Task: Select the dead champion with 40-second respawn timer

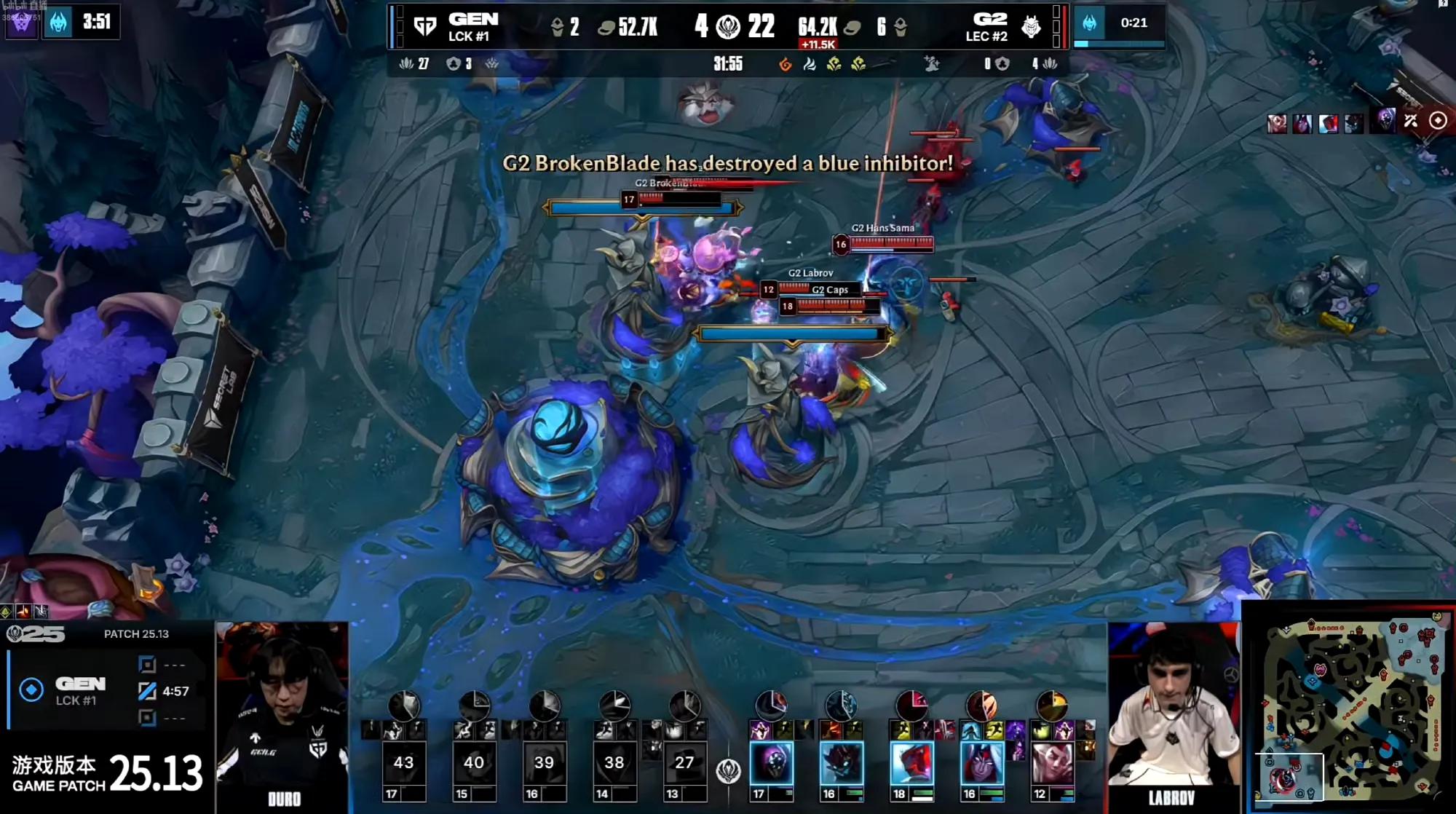Action: point(473,763)
